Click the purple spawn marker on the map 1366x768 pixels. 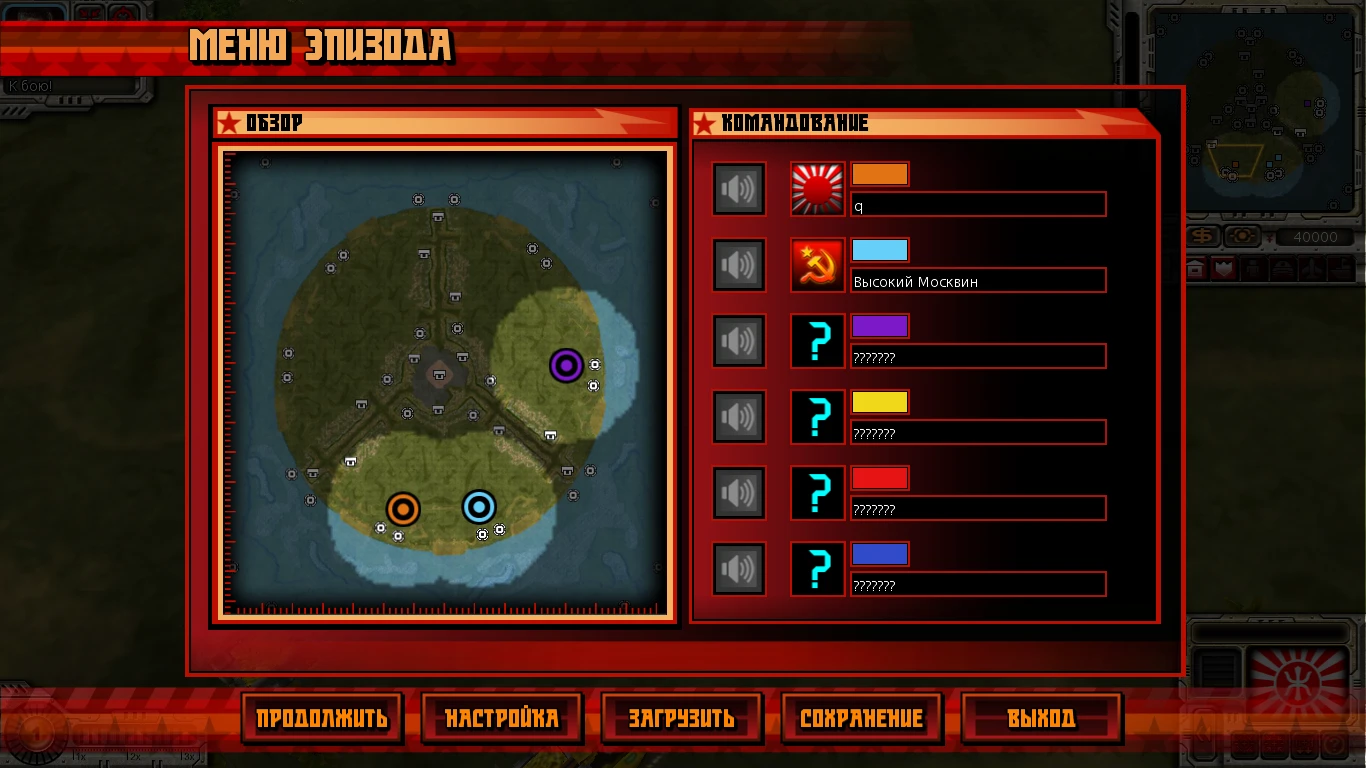point(567,366)
